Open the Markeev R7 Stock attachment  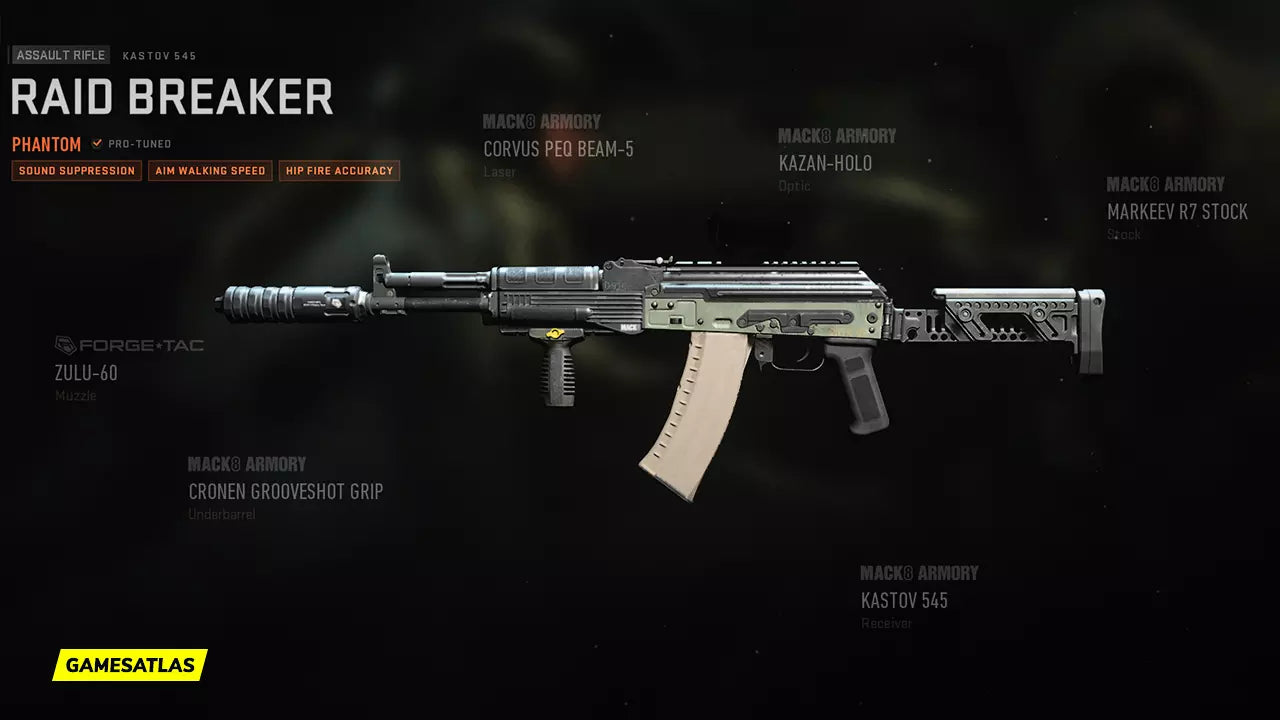coord(1177,212)
